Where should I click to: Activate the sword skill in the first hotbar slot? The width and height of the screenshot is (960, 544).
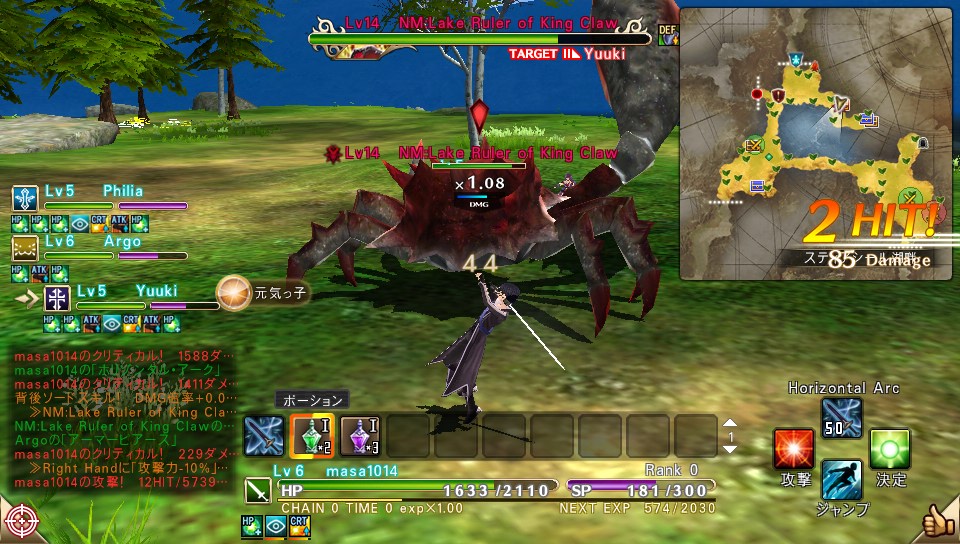pos(264,436)
